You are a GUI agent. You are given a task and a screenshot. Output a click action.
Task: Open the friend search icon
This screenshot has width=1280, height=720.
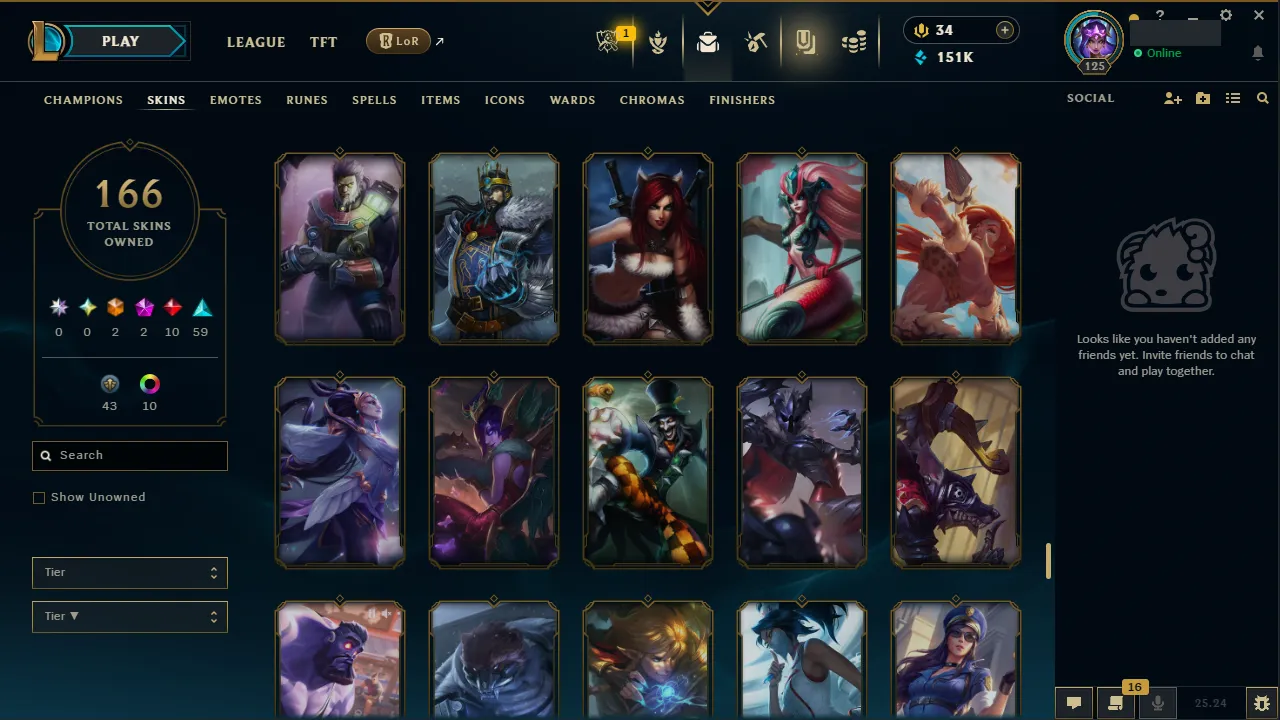[x=1262, y=98]
